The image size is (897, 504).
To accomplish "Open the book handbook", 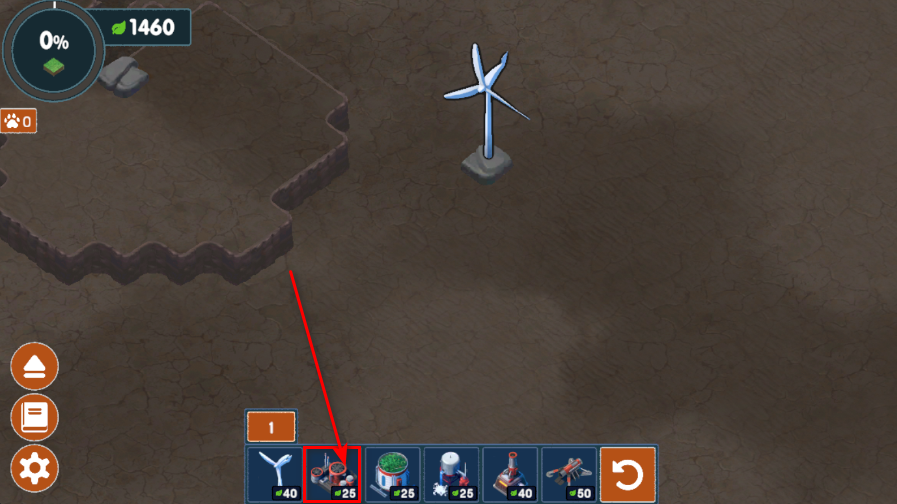I will [x=35, y=417].
